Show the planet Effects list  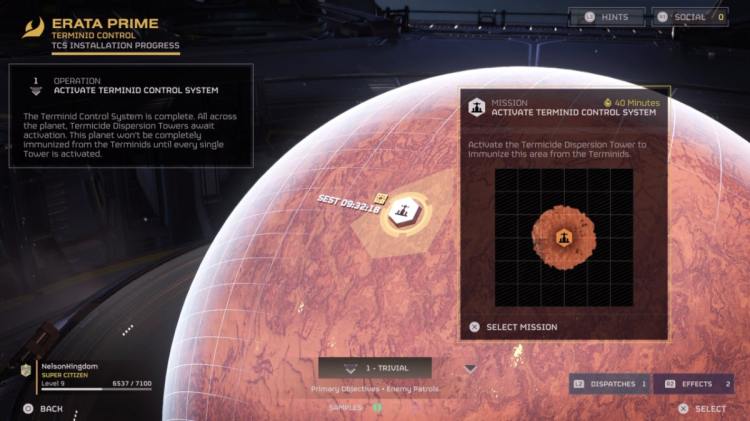click(694, 384)
